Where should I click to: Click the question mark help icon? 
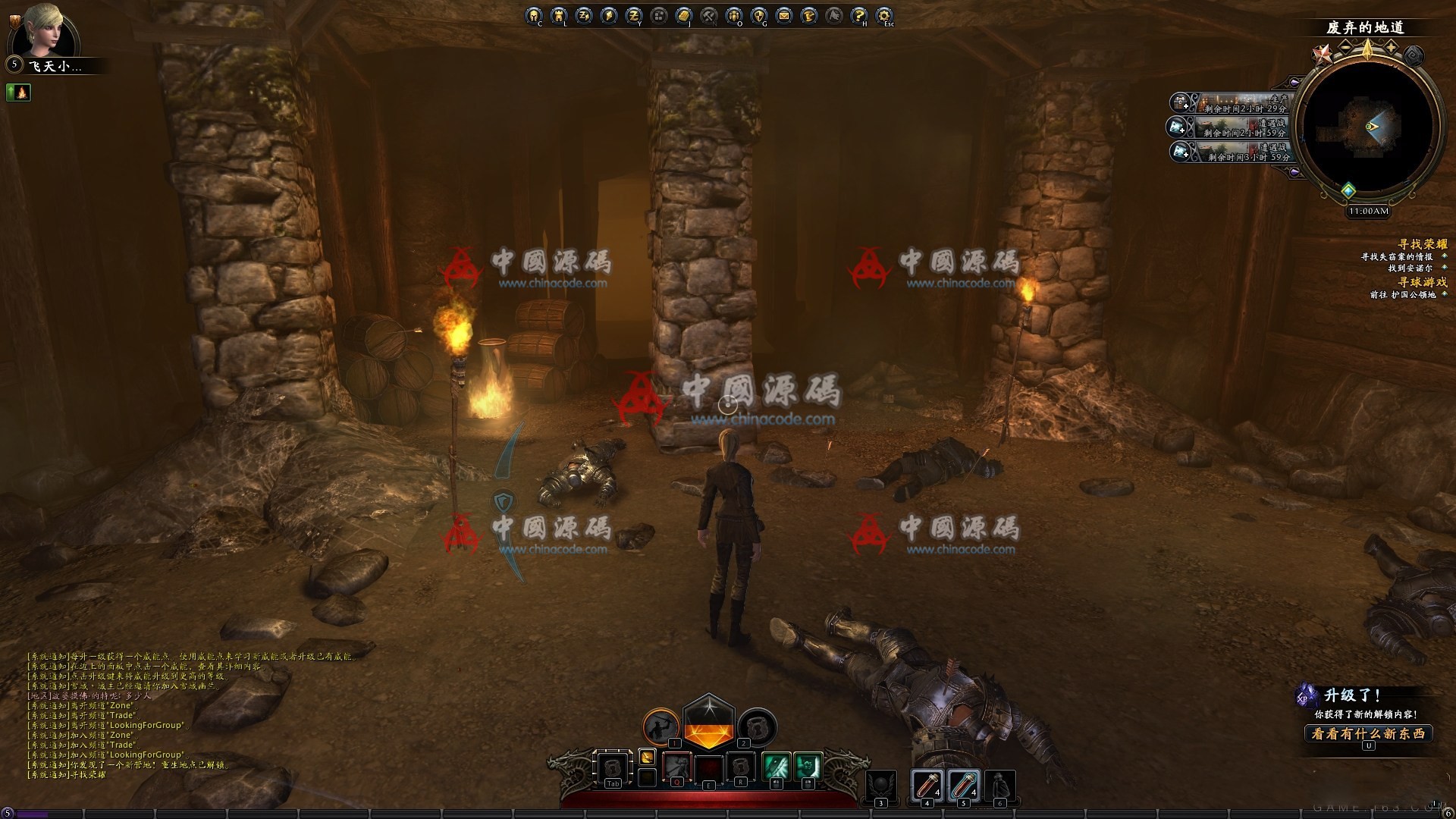858,15
